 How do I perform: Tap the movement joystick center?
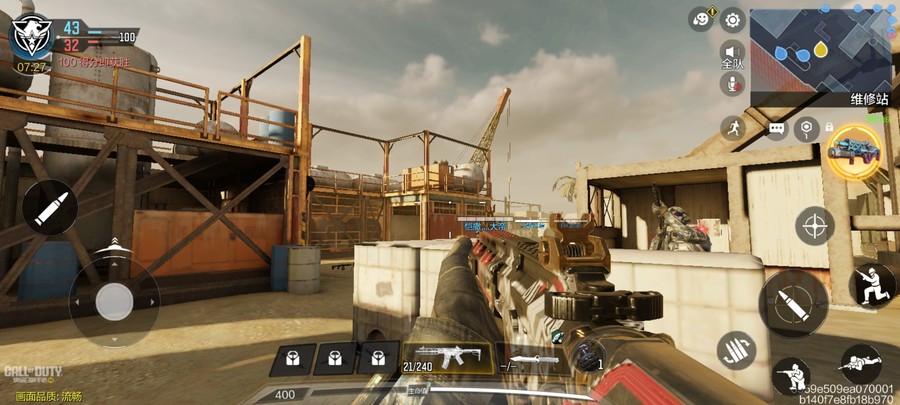coord(114,301)
